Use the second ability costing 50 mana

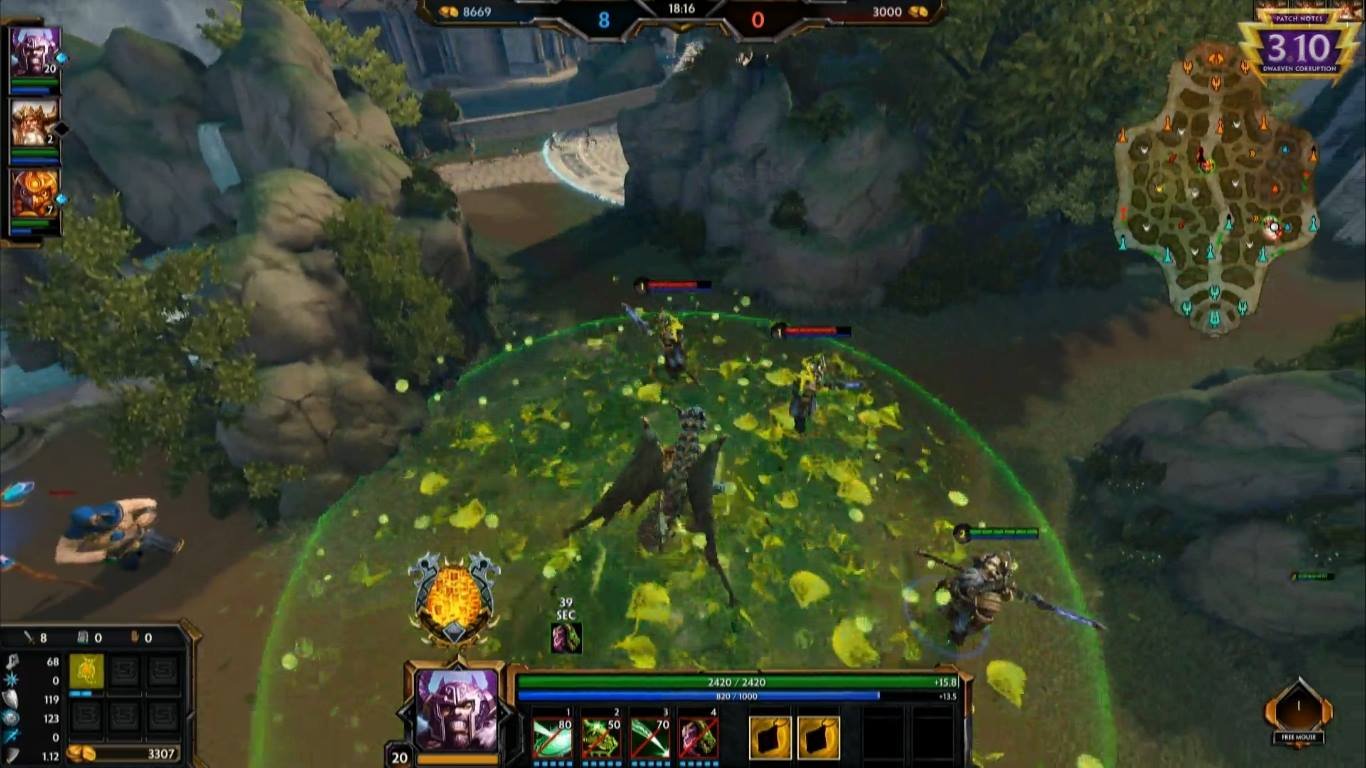(600, 738)
